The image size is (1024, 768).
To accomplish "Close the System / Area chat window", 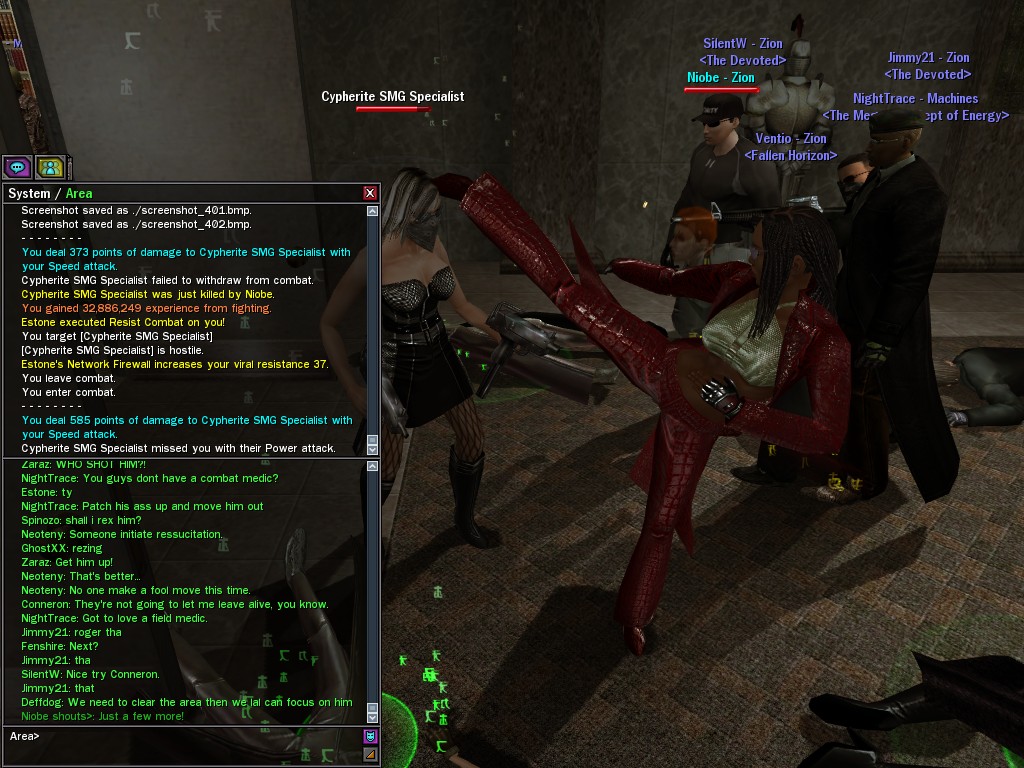I will point(370,193).
